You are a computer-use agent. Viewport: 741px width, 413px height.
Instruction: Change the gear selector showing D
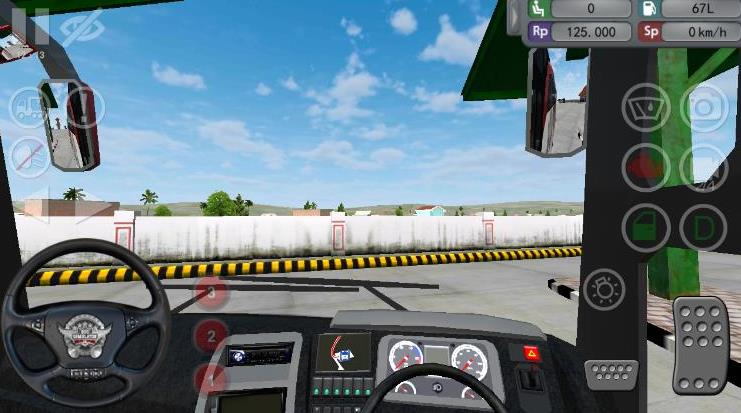(x=703, y=227)
